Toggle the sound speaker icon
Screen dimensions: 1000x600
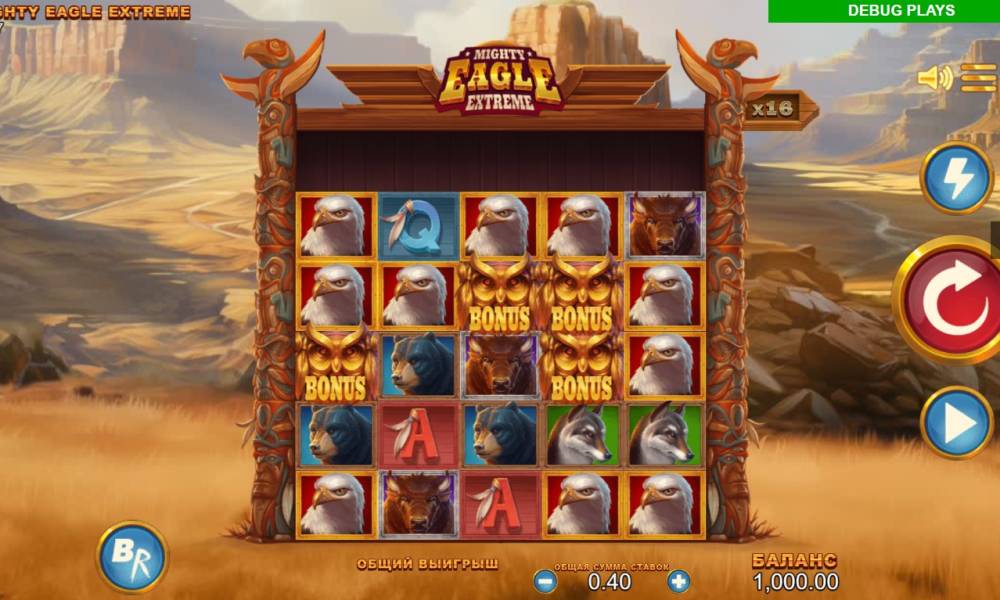(935, 78)
